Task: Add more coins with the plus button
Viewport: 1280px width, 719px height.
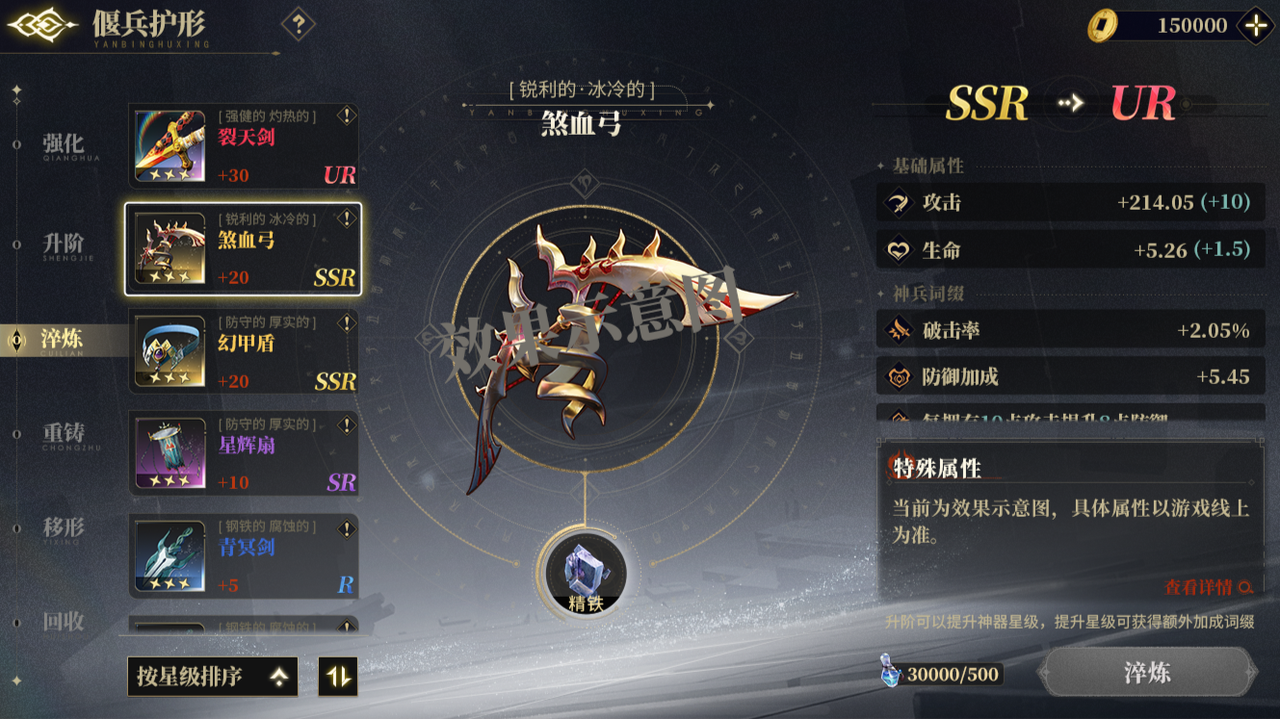Action: [x=1254, y=26]
